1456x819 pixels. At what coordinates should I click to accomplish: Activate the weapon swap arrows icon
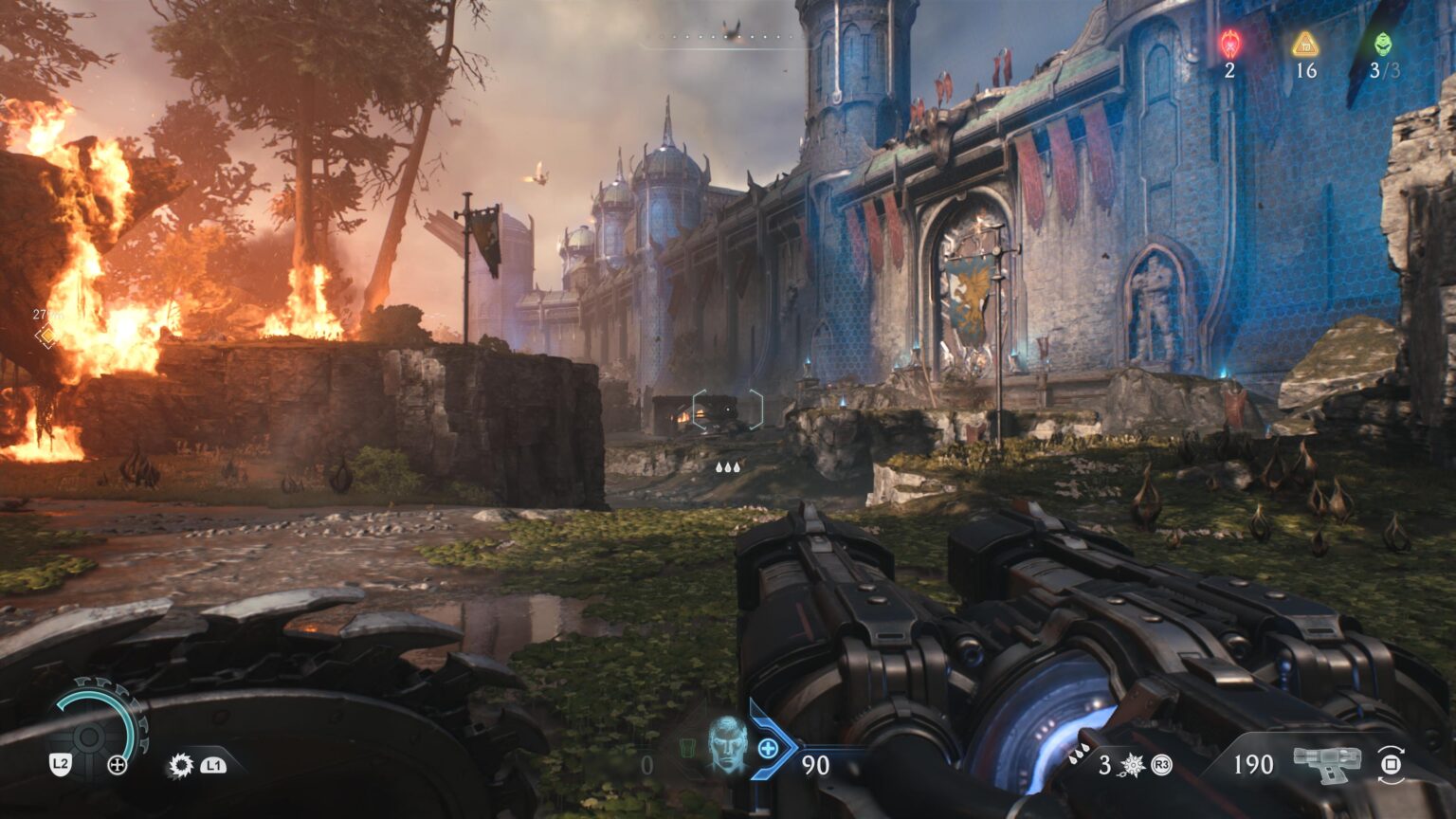tap(1391, 764)
